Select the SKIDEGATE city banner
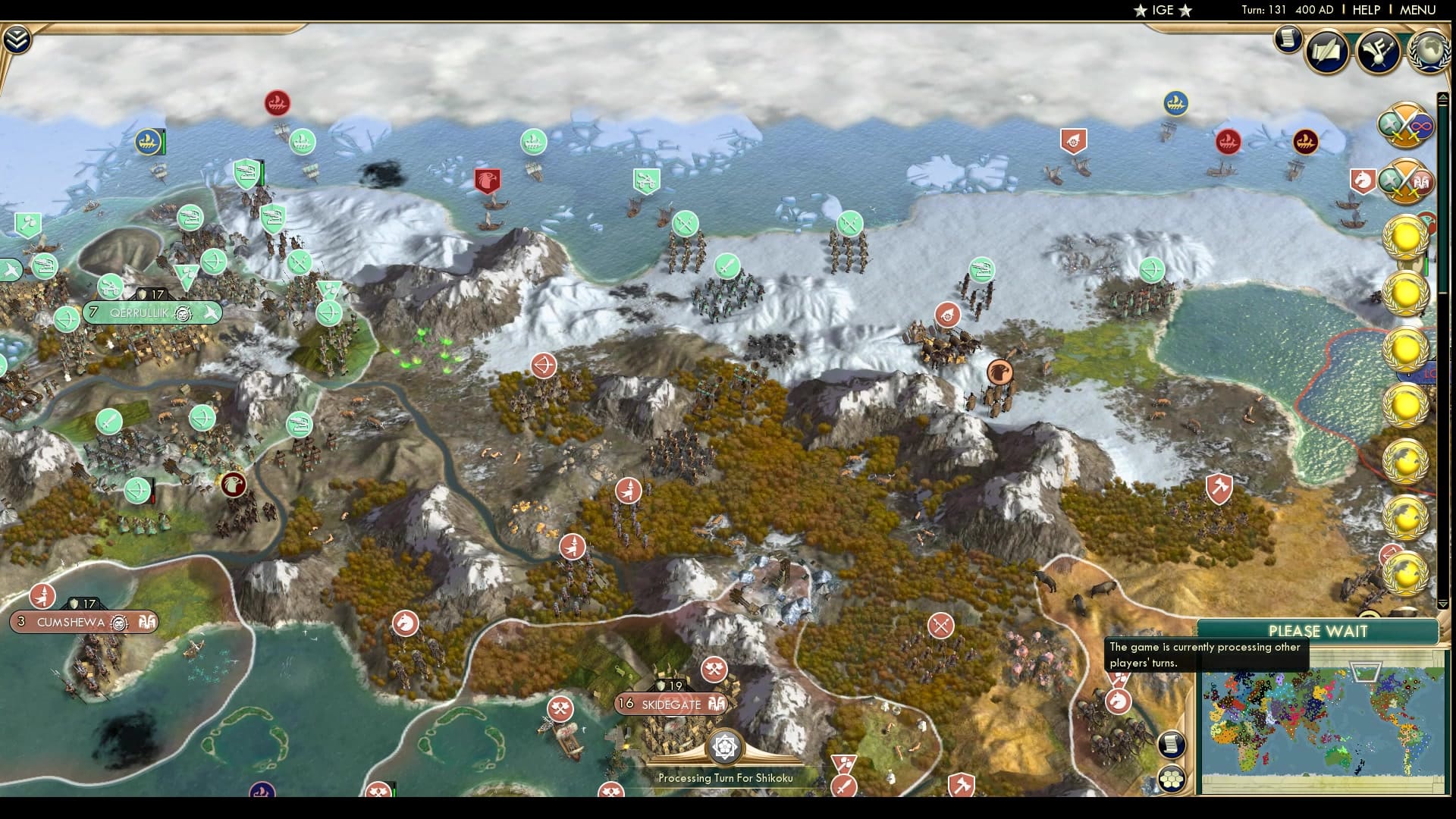This screenshot has width=1456, height=819. (x=671, y=704)
